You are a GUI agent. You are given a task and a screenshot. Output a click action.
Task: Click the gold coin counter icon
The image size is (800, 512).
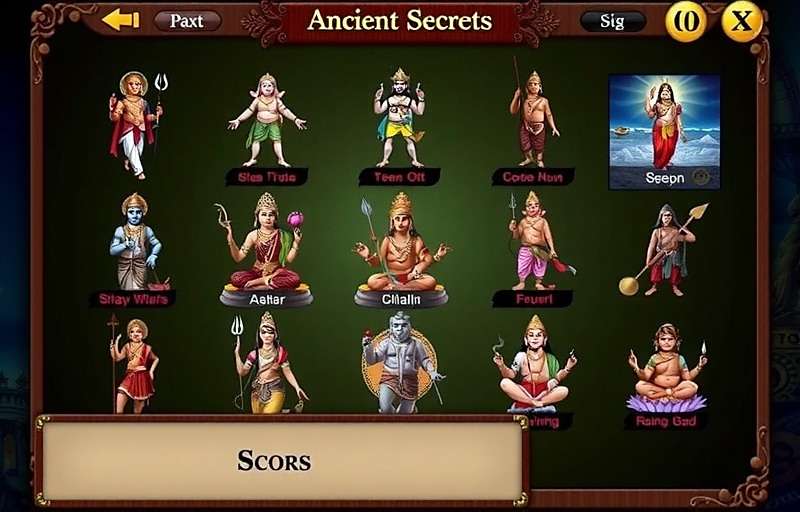pos(686,21)
